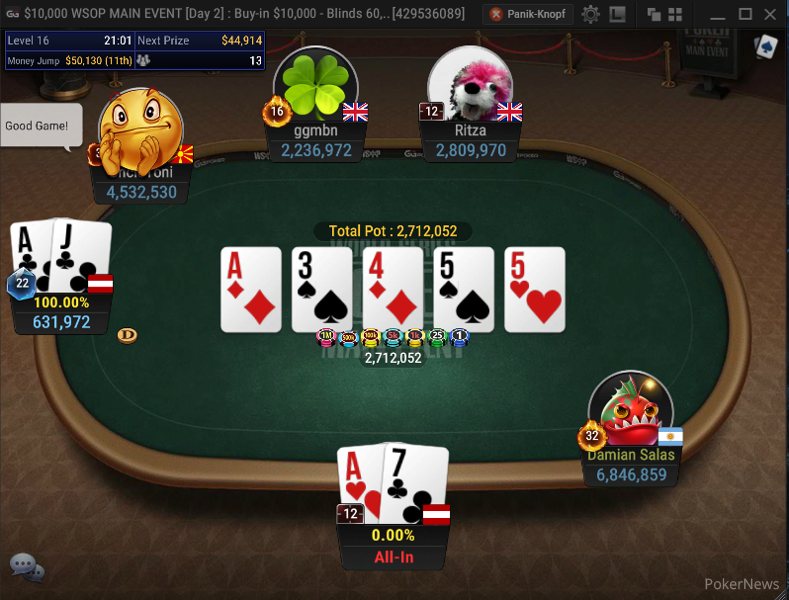Image resolution: width=789 pixels, height=600 pixels.
Task: Select Damian Salas's fish avatar
Action: 630,412
